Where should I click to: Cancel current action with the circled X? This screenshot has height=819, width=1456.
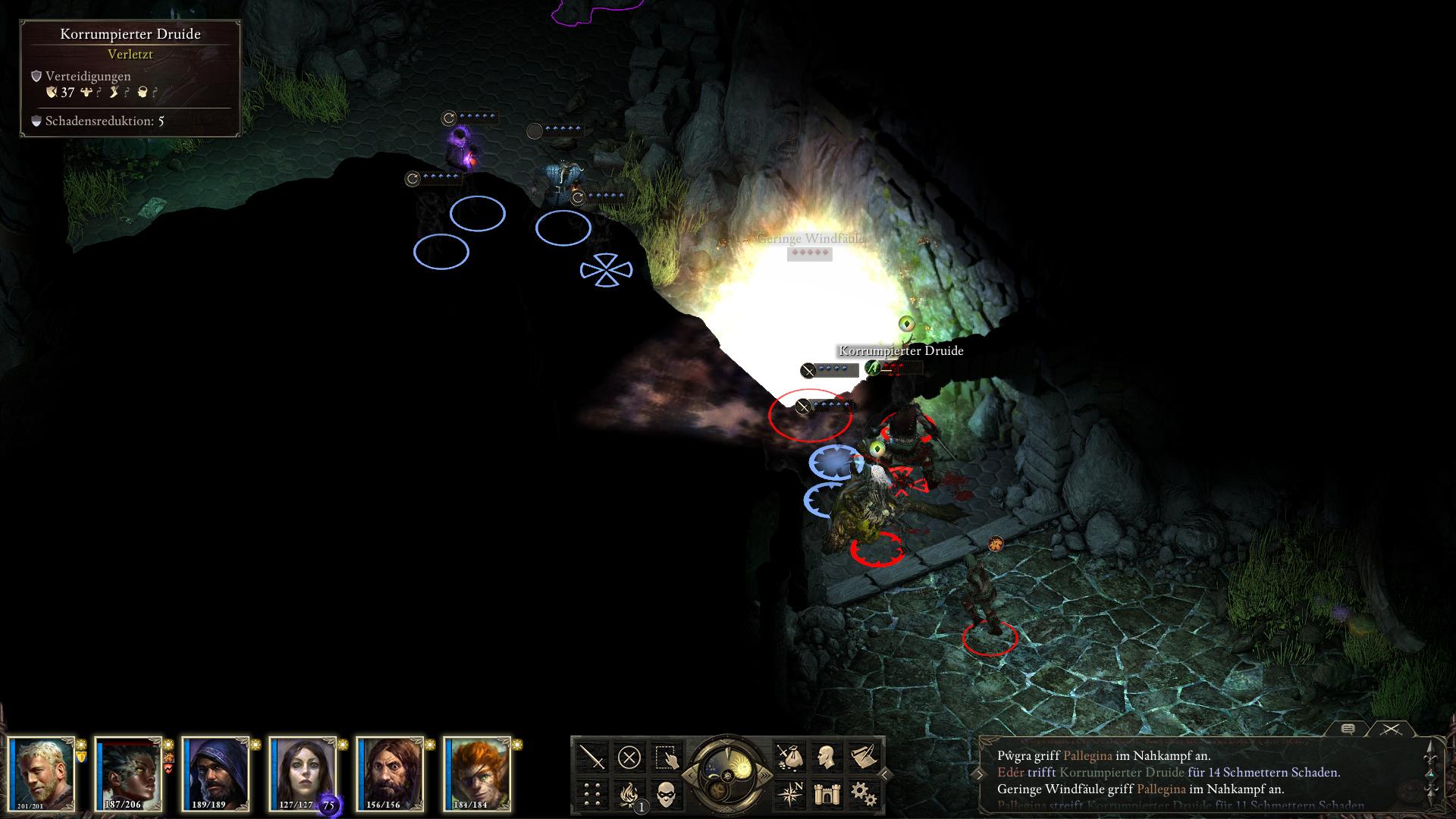[x=629, y=757]
